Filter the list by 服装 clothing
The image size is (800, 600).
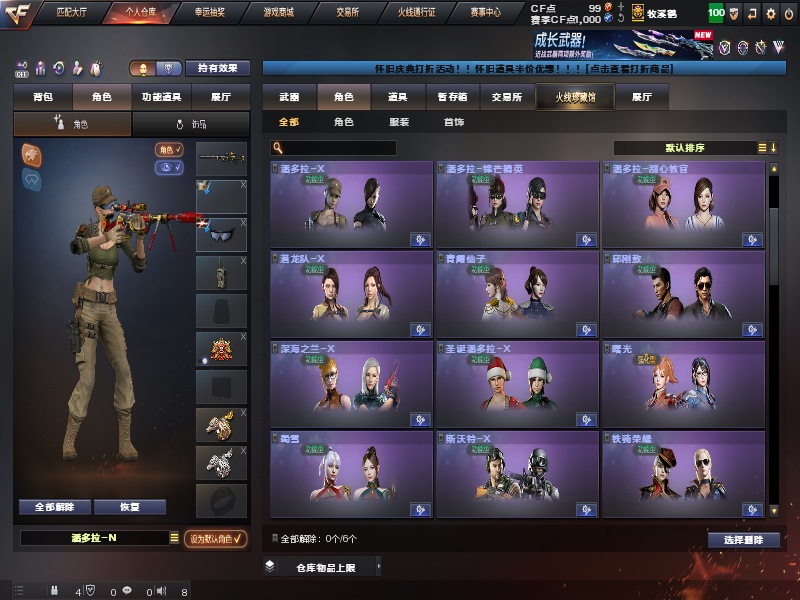(398, 122)
